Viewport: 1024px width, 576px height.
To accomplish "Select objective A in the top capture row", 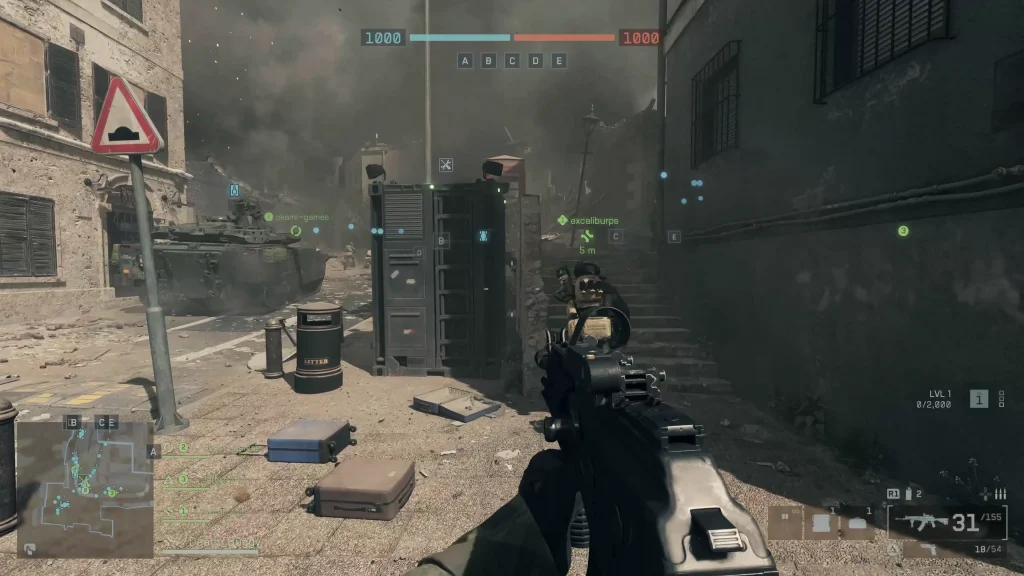I will [465, 61].
